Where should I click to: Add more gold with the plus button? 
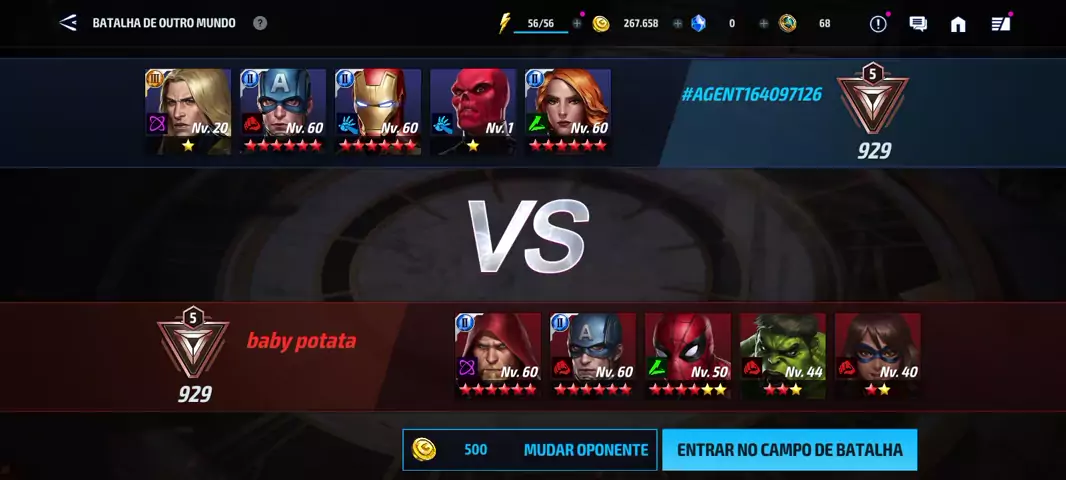(x=677, y=23)
